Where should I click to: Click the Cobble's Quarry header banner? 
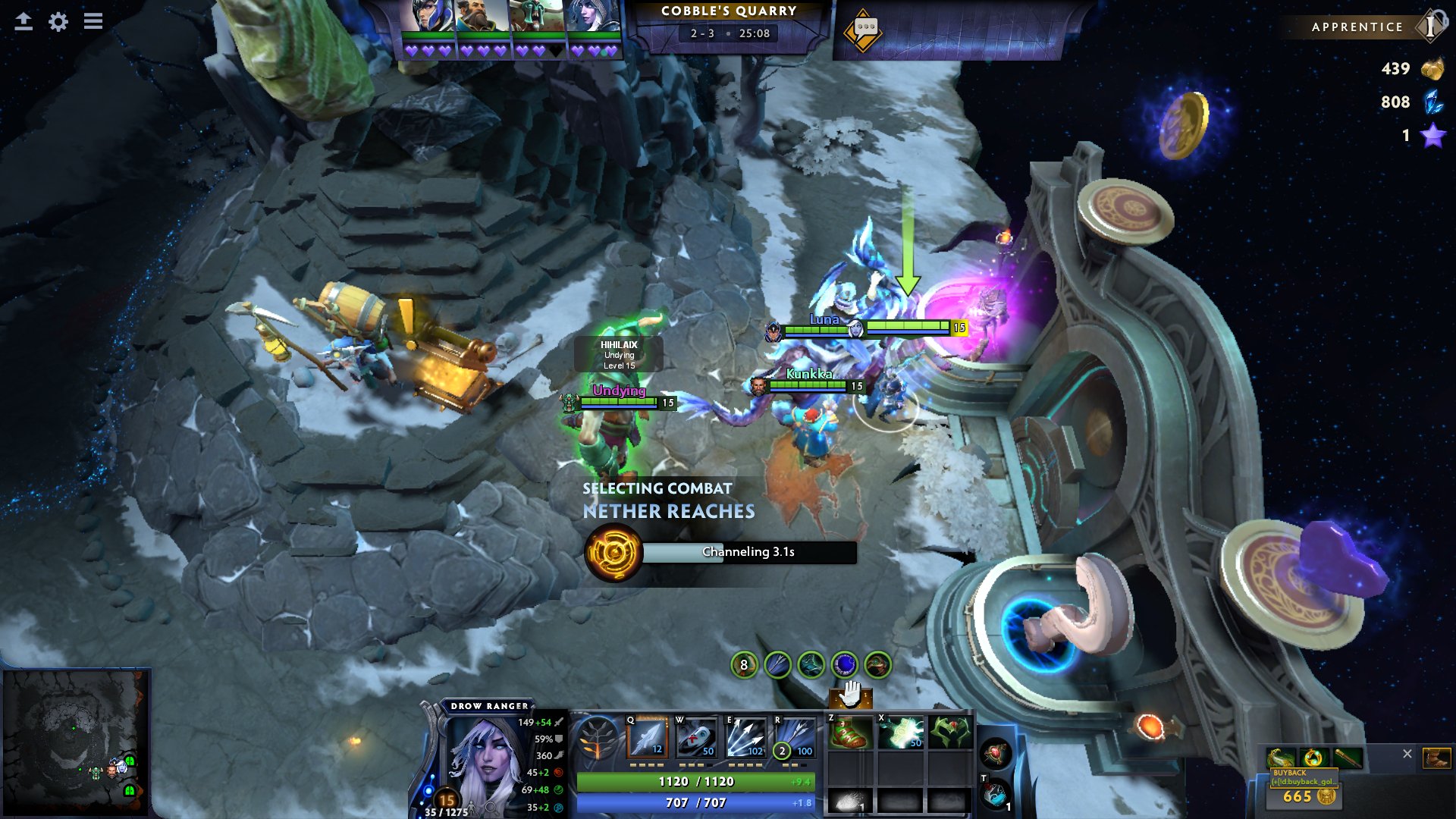tap(730, 12)
